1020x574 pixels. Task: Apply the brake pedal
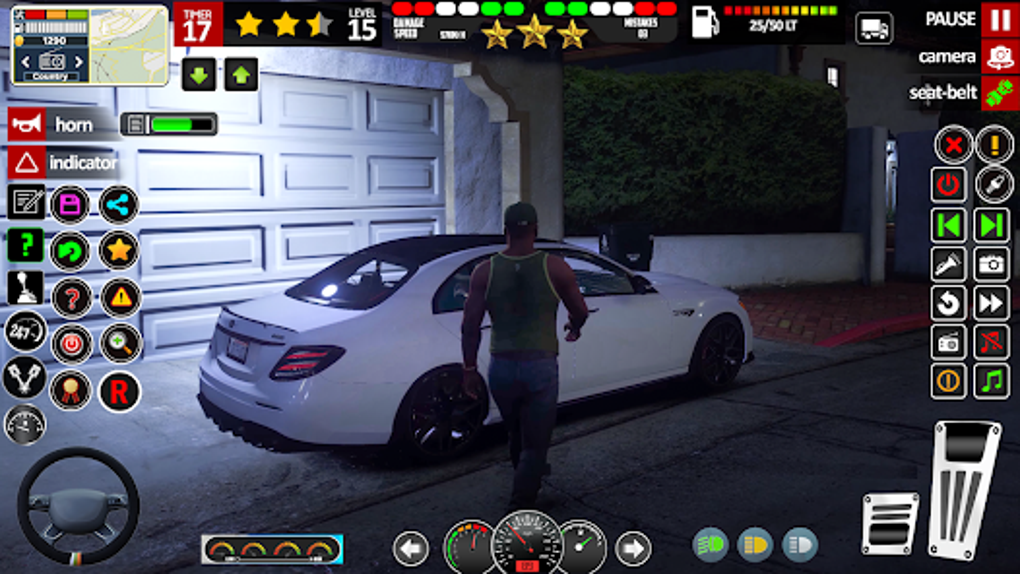[x=889, y=523]
